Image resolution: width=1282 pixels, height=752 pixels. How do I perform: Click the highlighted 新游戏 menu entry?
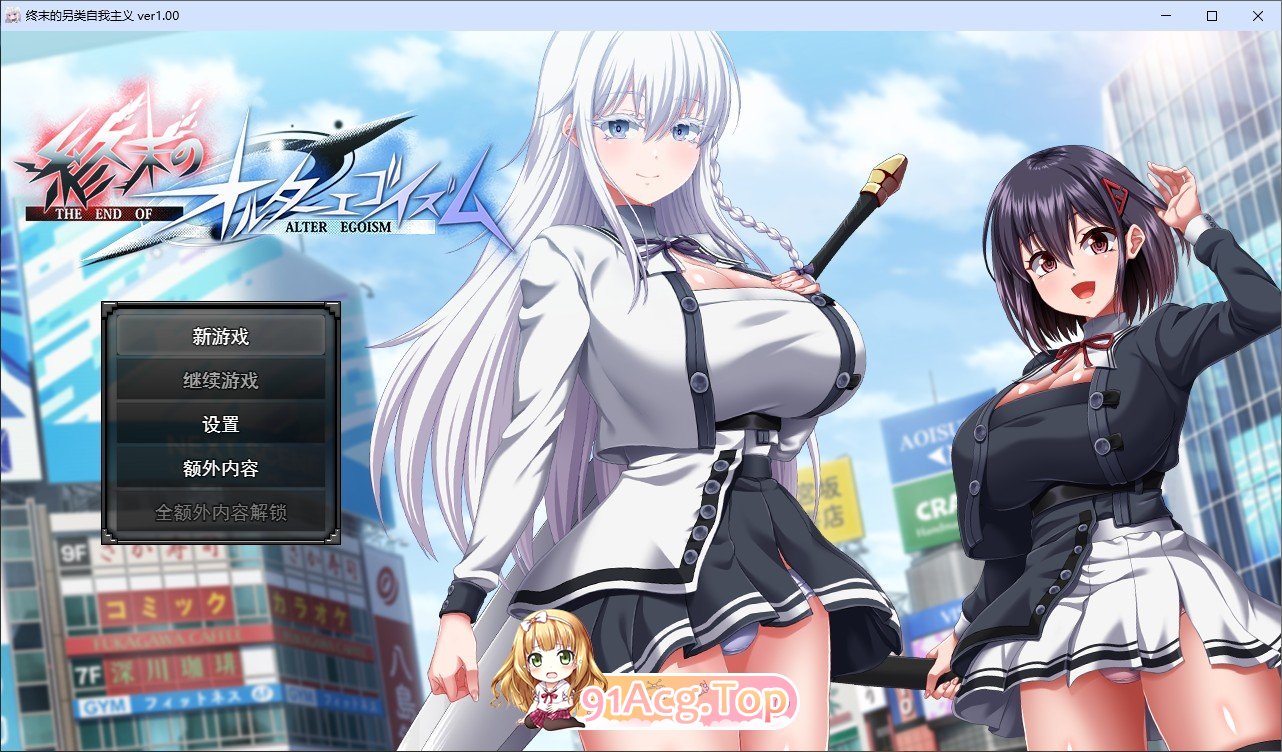click(220, 337)
